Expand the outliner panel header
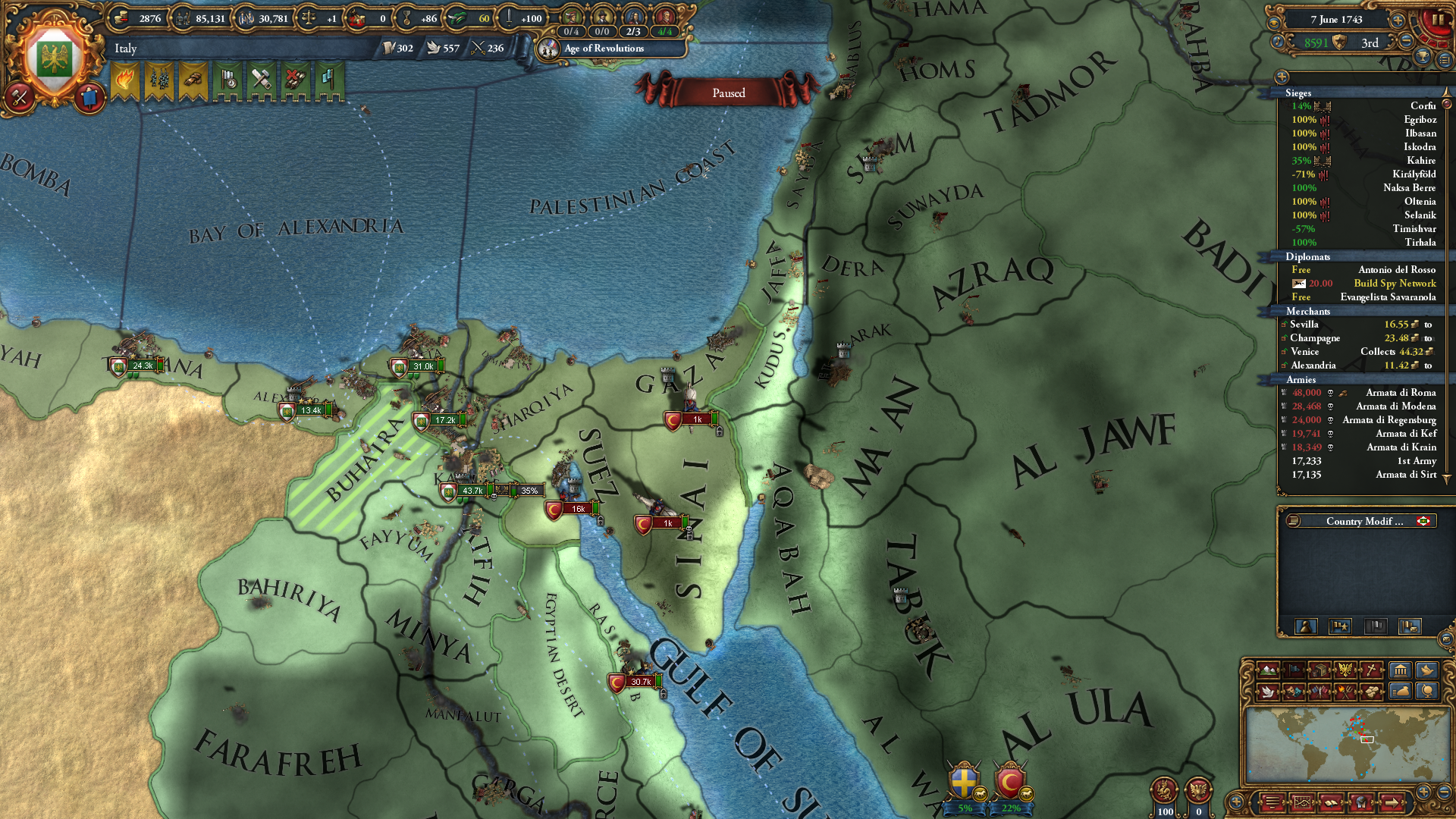The height and width of the screenshot is (819, 1456). [x=1282, y=78]
